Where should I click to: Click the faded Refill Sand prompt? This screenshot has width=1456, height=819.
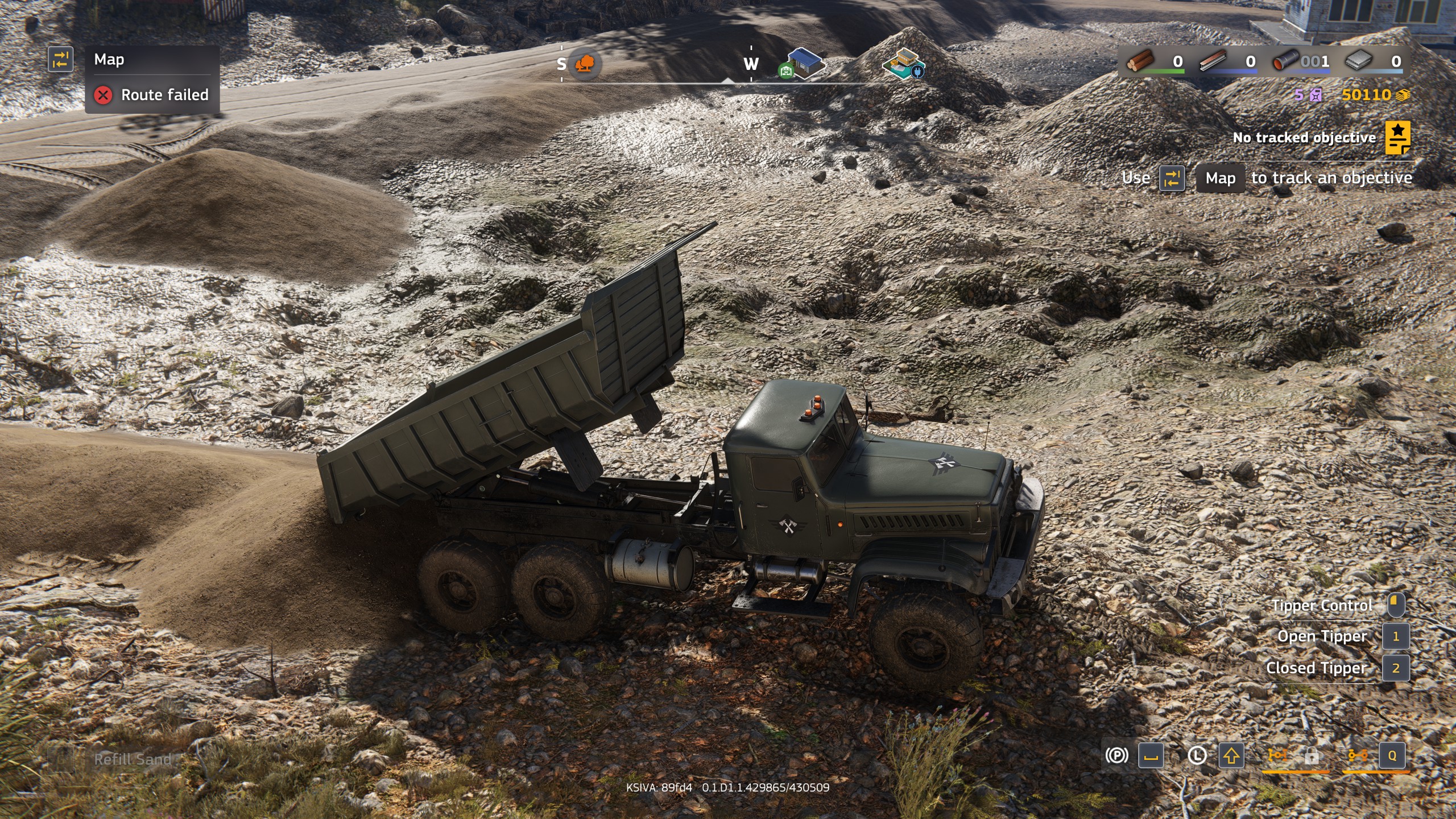point(132,759)
